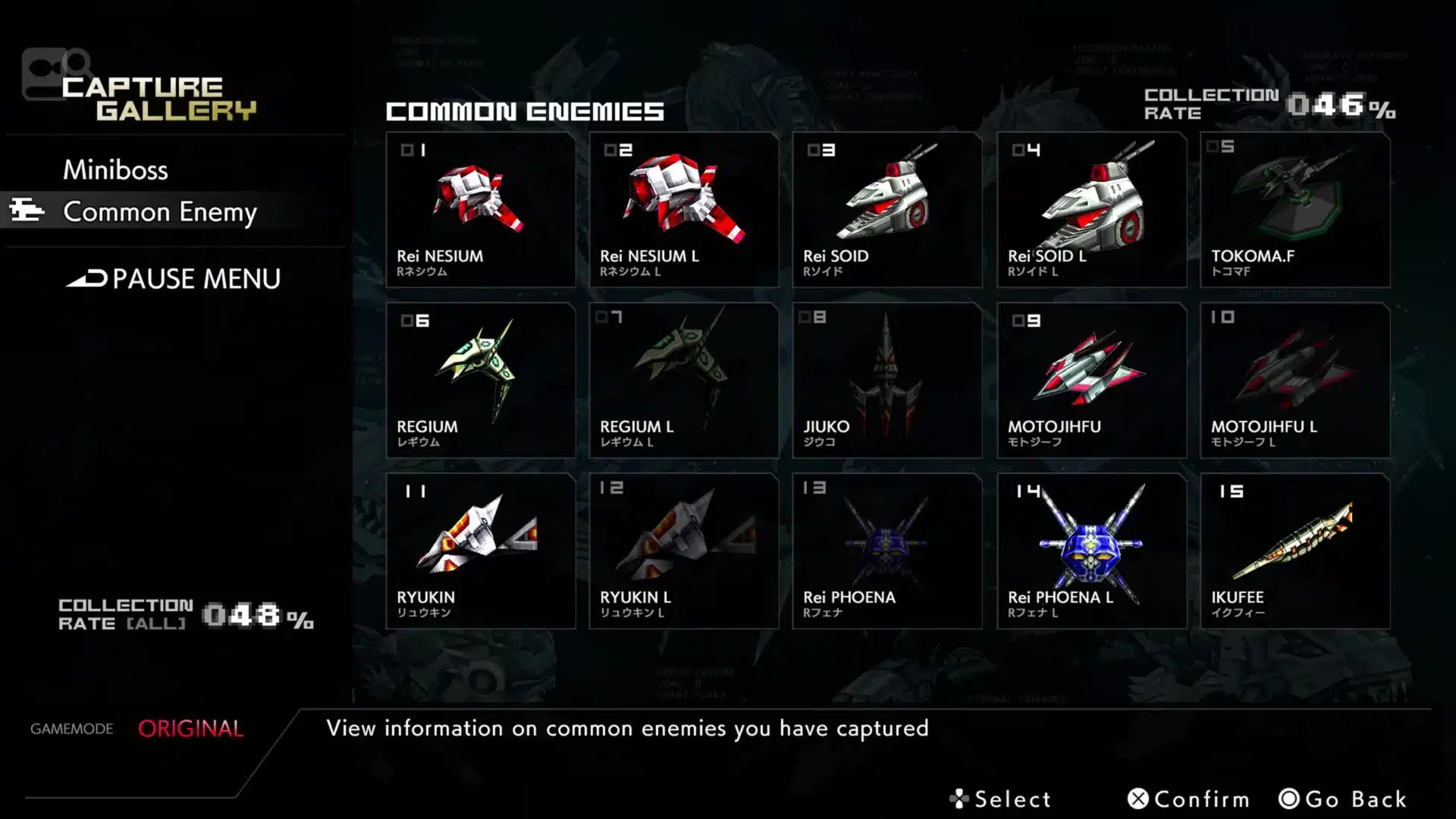View the RYUKIN enemy tile

(481, 551)
